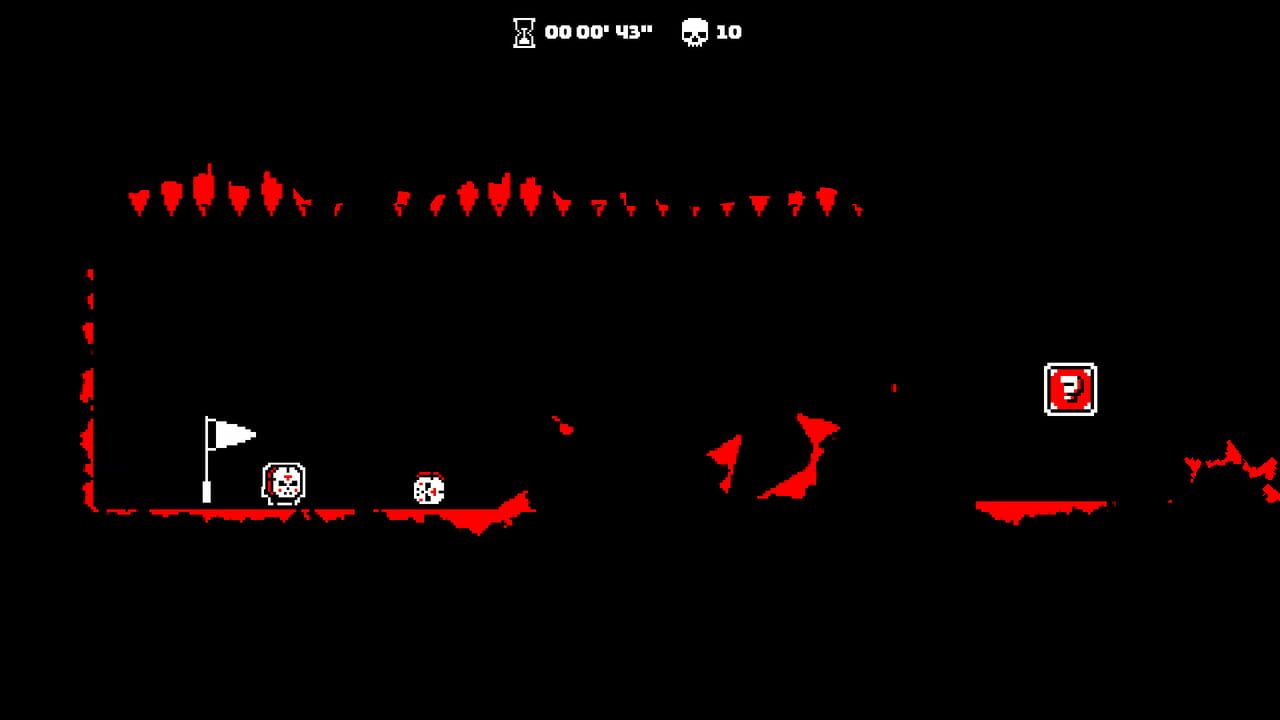
Task: Click the skull death-counter icon
Action: (695, 31)
